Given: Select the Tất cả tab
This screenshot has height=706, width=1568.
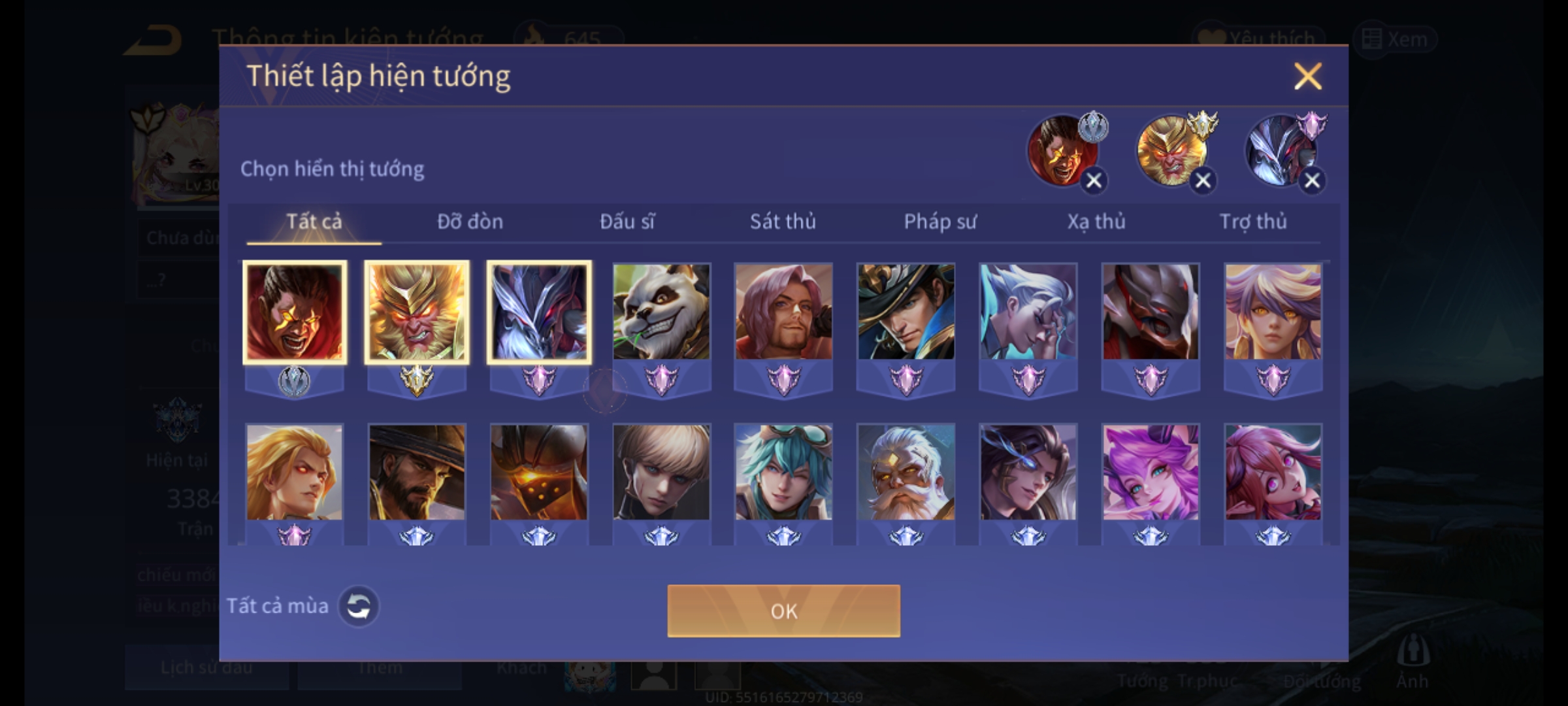Looking at the screenshot, I should (314, 222).
